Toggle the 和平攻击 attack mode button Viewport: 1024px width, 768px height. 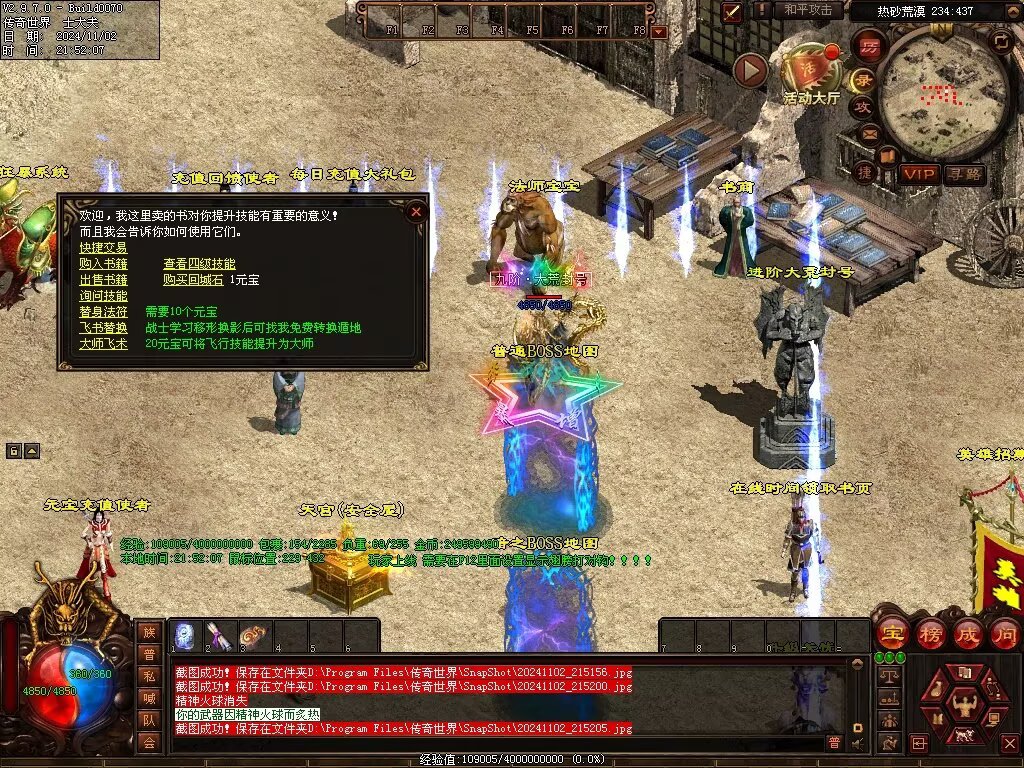pyautogui.click(x=807, y=10)
